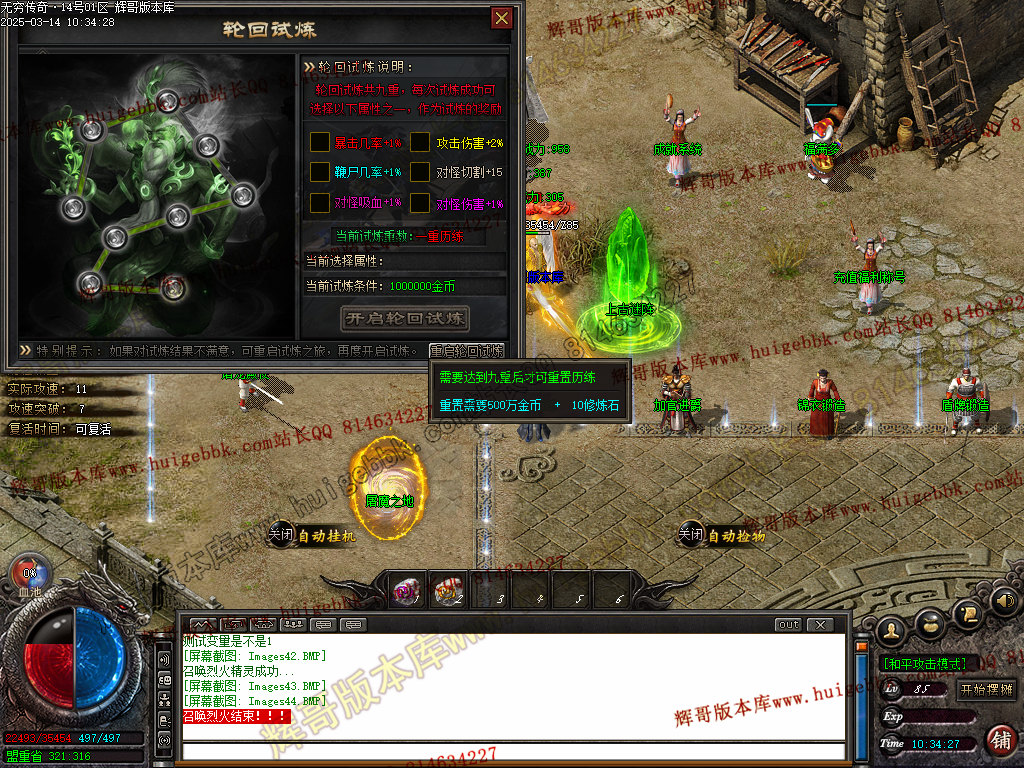The height and width of the screenshot is (768, 1024).
Task: Close the 轮回试炼 panel
Action: click(502, 18)
